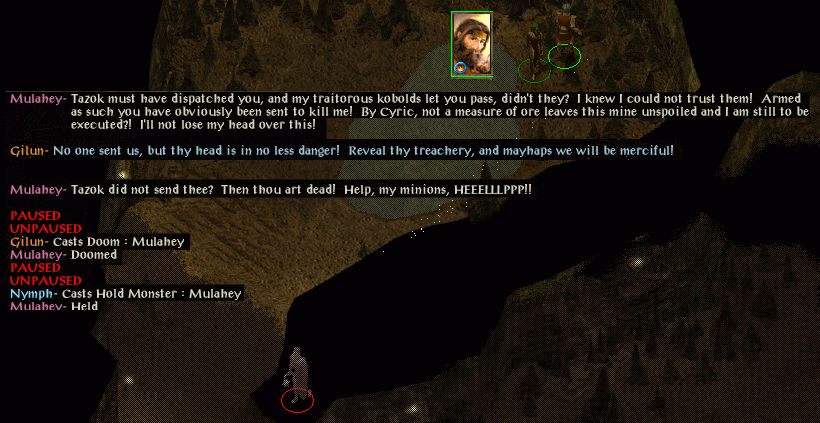Click the flame status icon on the portrait
Screen dimensions: 820x423
click(461, 68)
